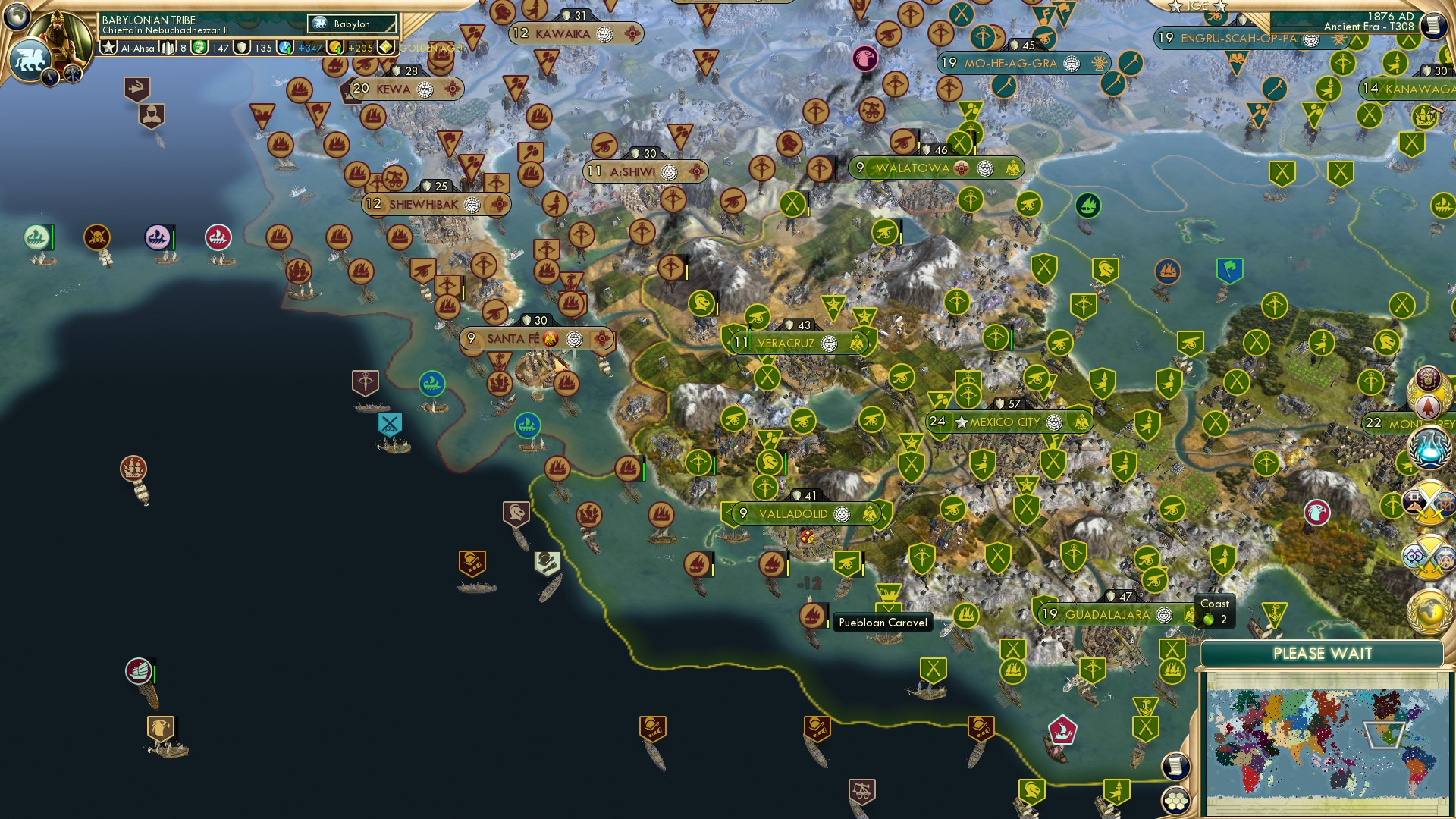1456x819 pixels.
Task: Toggle the first IGE star at top
Action: click(x=1175, y=7)
